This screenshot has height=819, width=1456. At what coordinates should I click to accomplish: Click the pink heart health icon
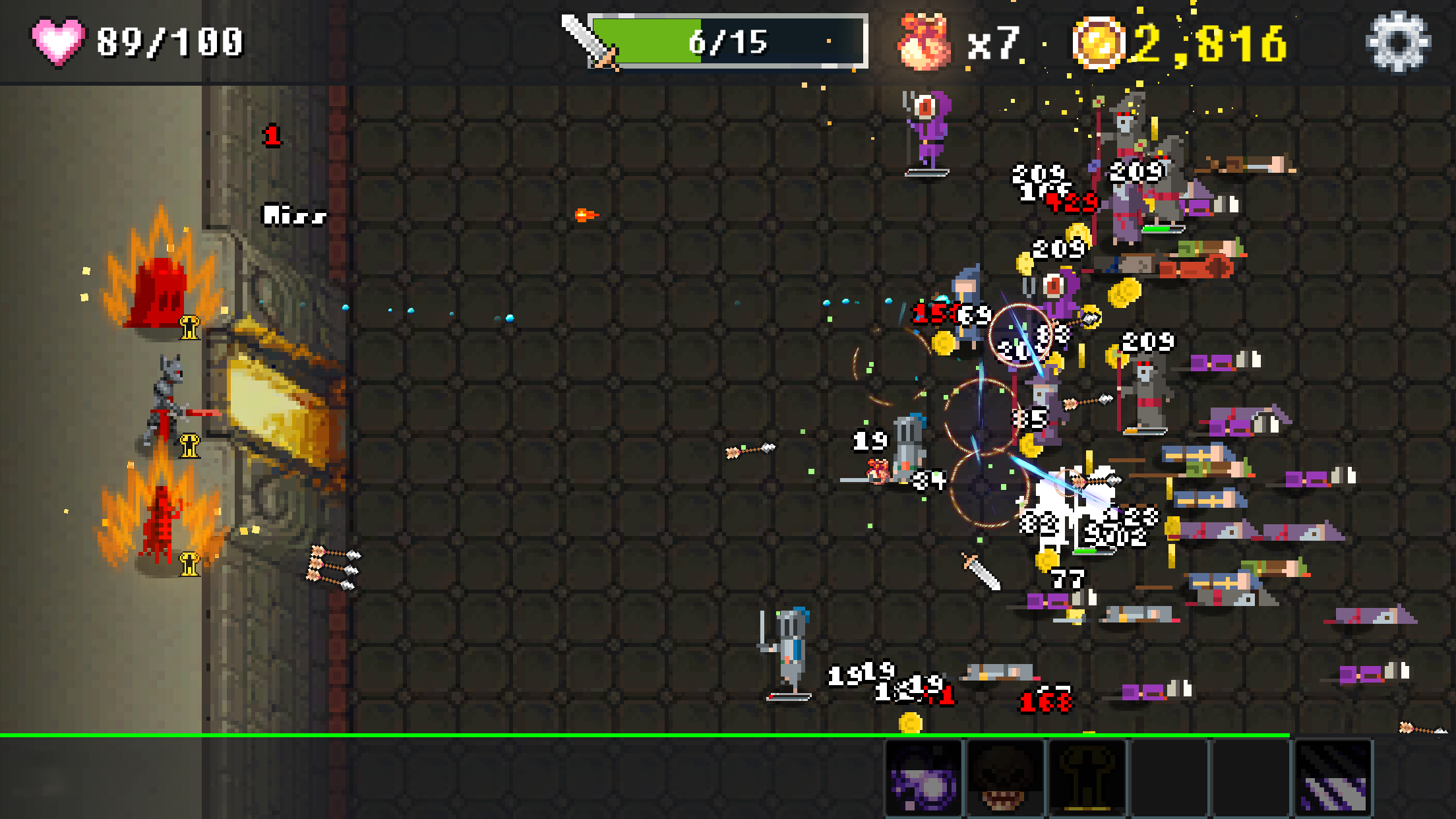tap(58, 42)
